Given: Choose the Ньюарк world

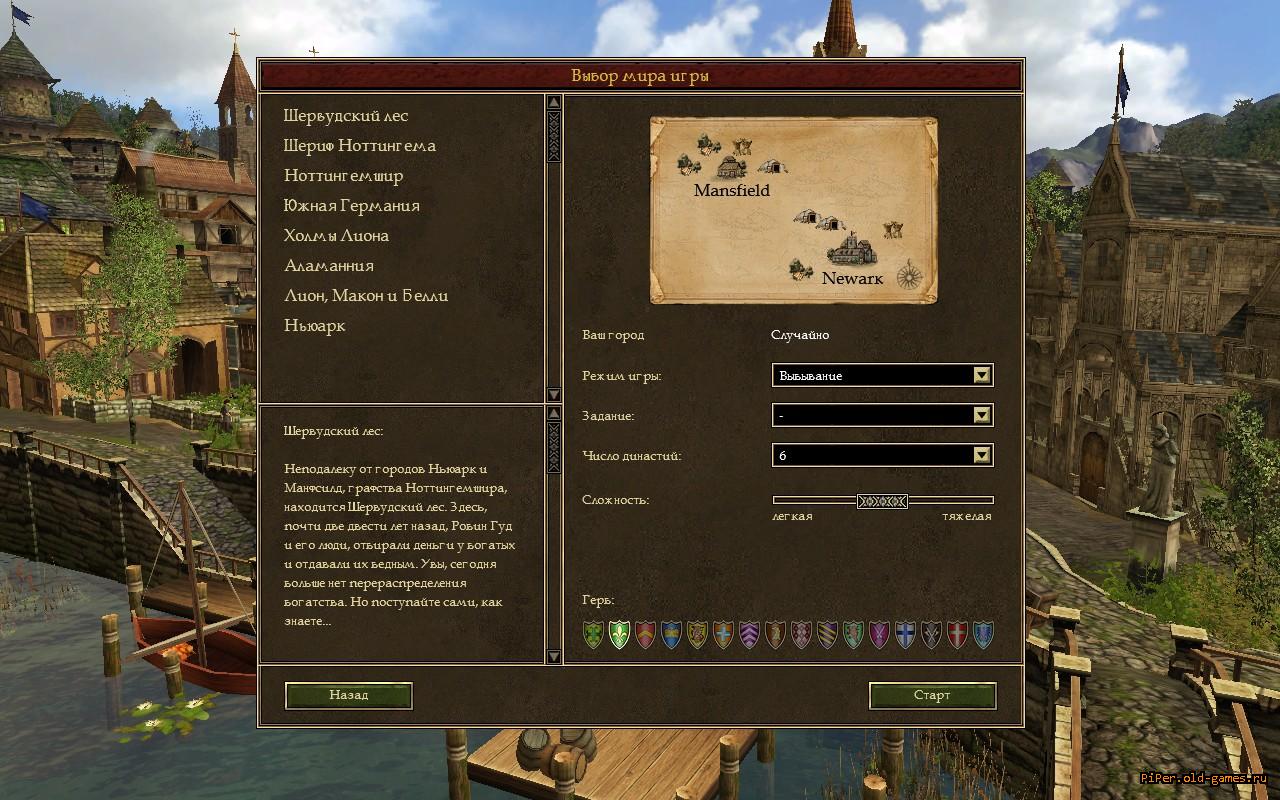Looking at the screenshot, I should 314,326.
